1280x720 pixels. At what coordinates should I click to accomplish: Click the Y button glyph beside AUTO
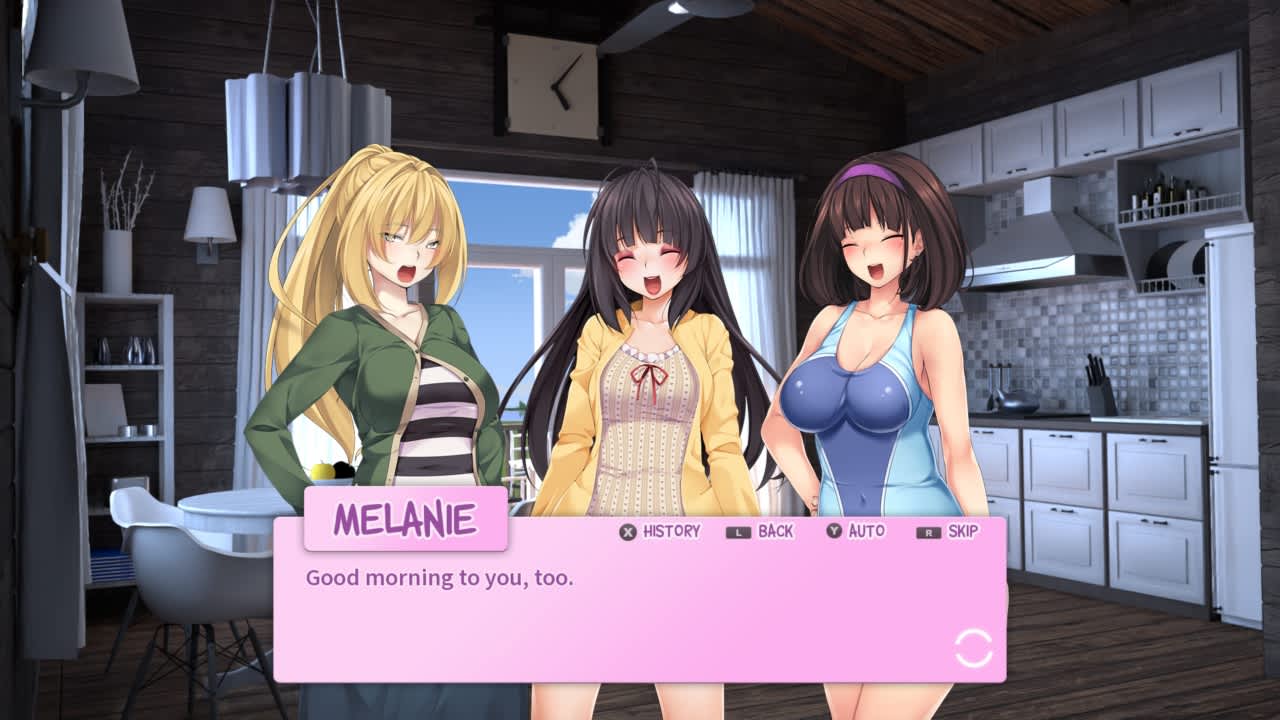coord(832,532)
